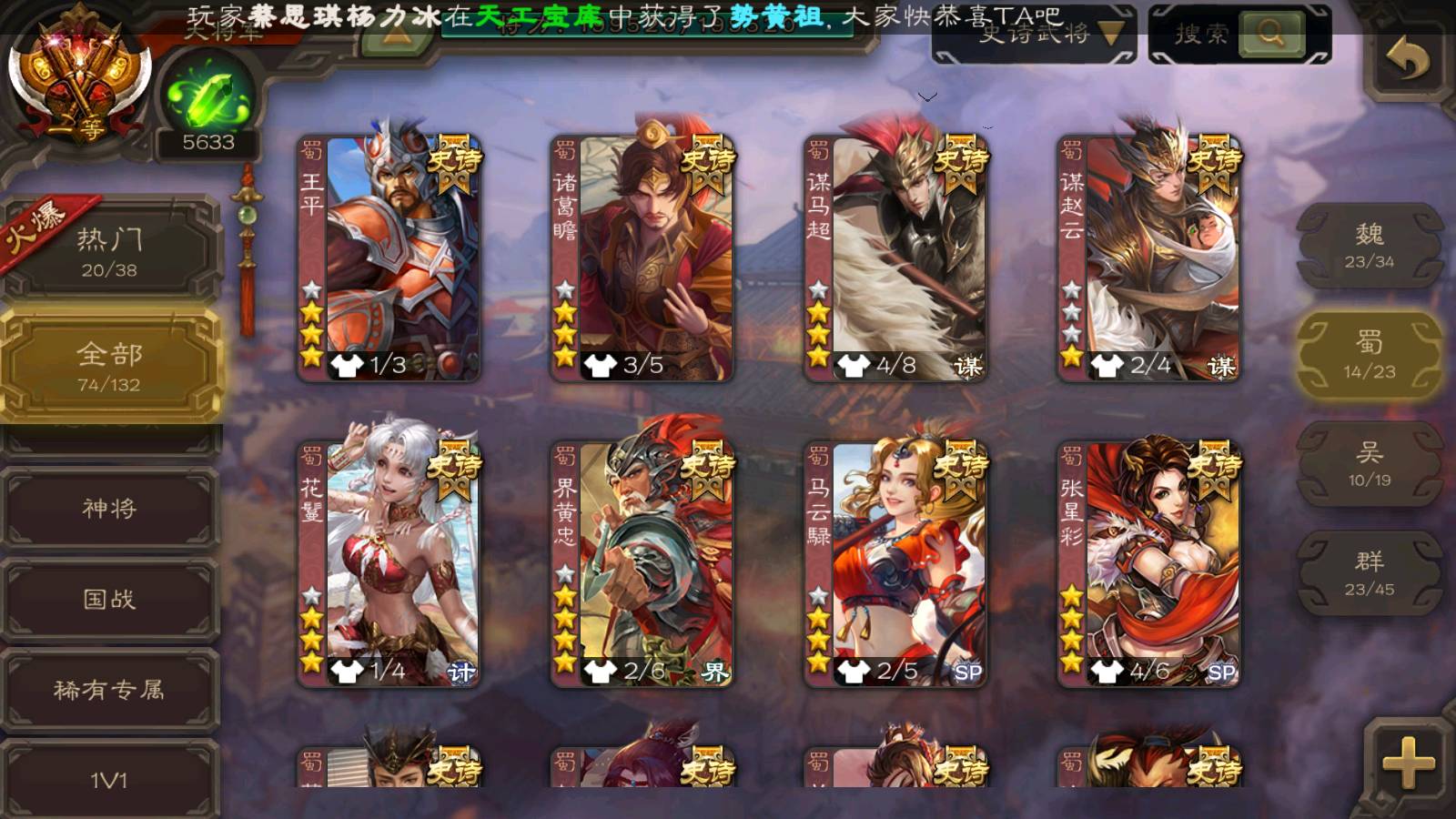Image resolution: width=1456 pixels, height=819 pixels.
Task: Select the 王平 hero card
Action: [389, 258]
